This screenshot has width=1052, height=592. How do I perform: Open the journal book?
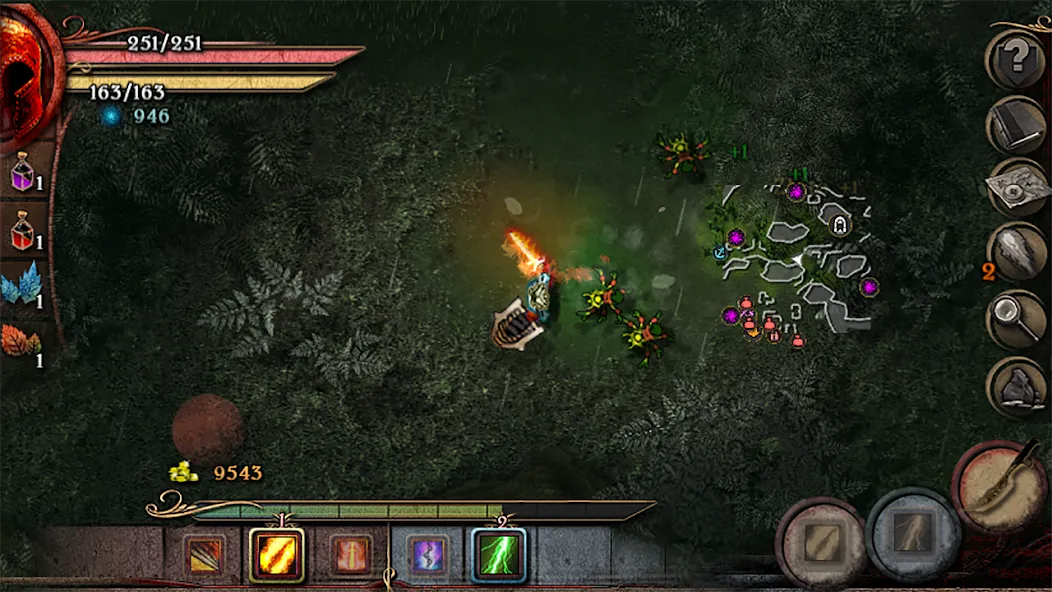pyautogui.click(x=1018, y=124)
